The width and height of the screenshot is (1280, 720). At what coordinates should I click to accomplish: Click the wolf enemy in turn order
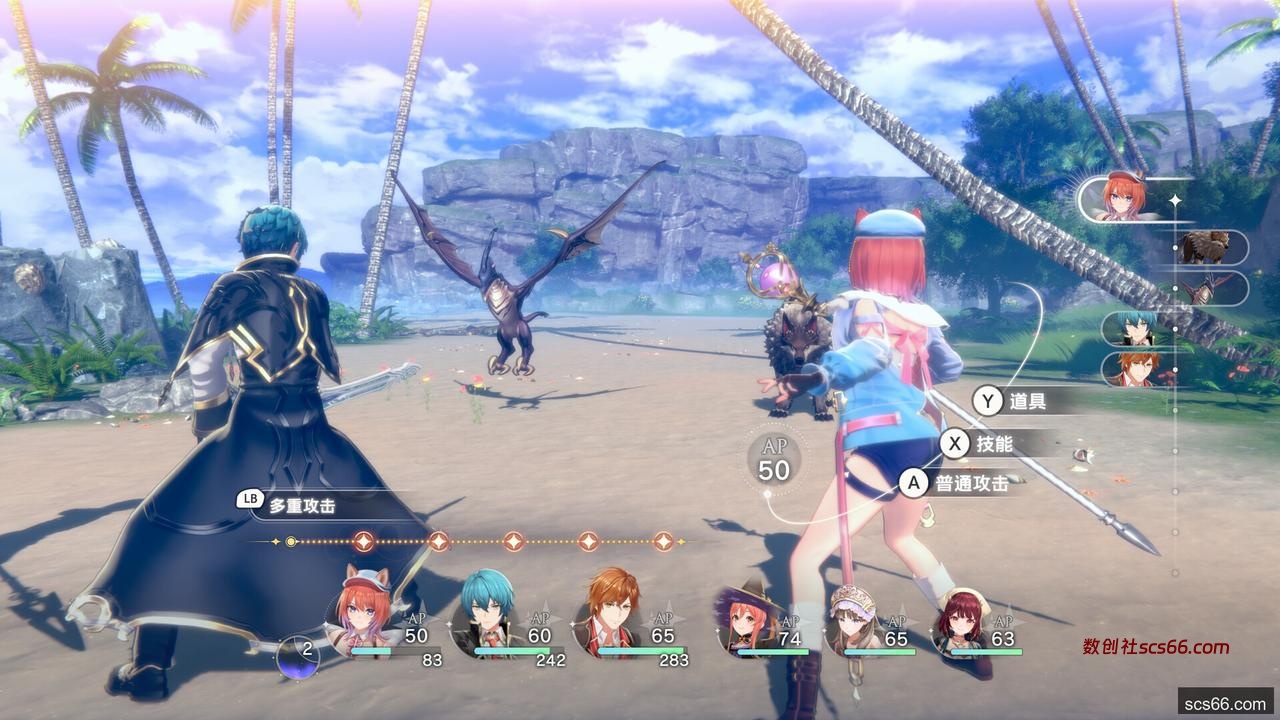1206,247
